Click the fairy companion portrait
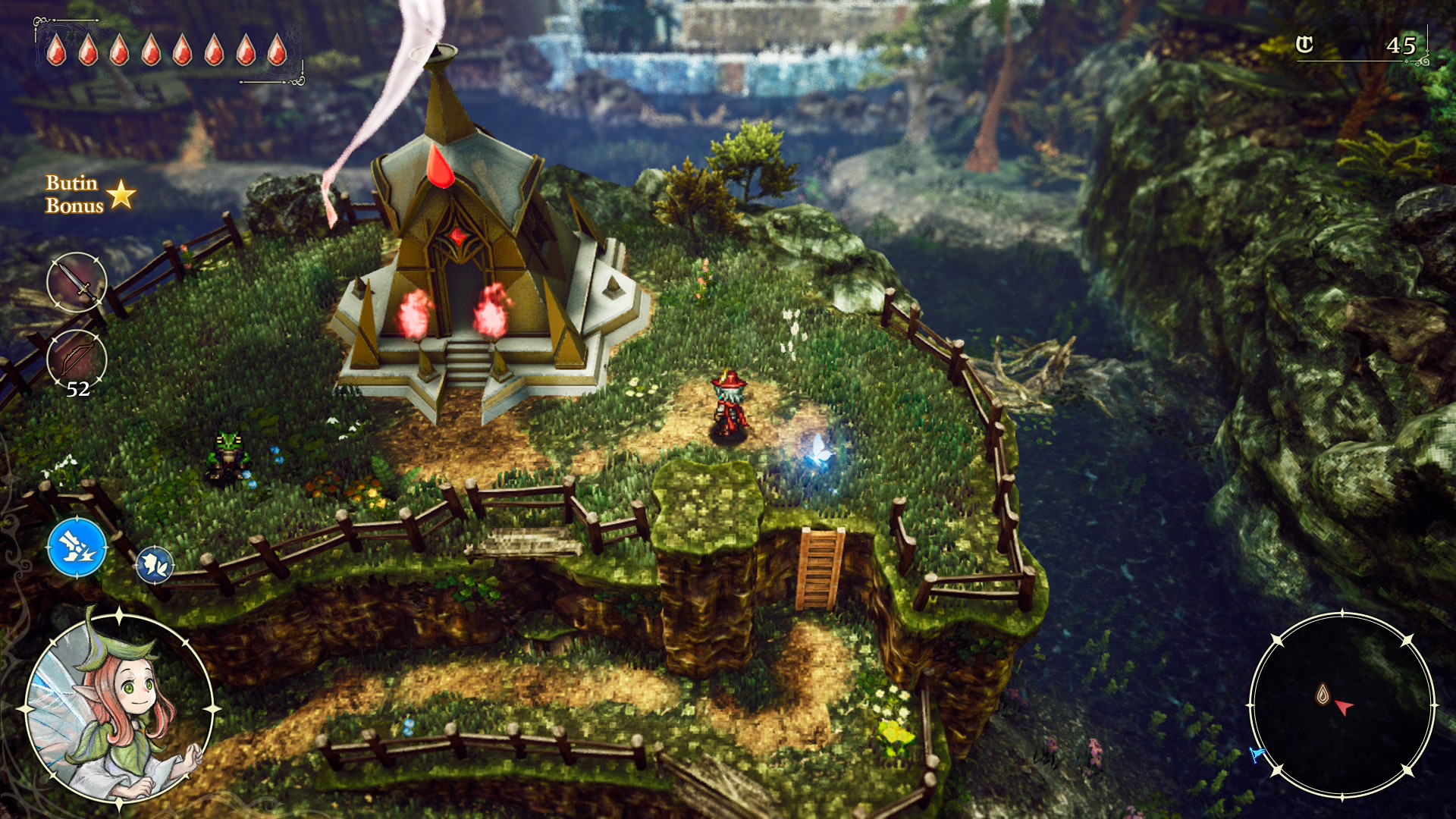The image size is (1456, 819). coord(118,708)
